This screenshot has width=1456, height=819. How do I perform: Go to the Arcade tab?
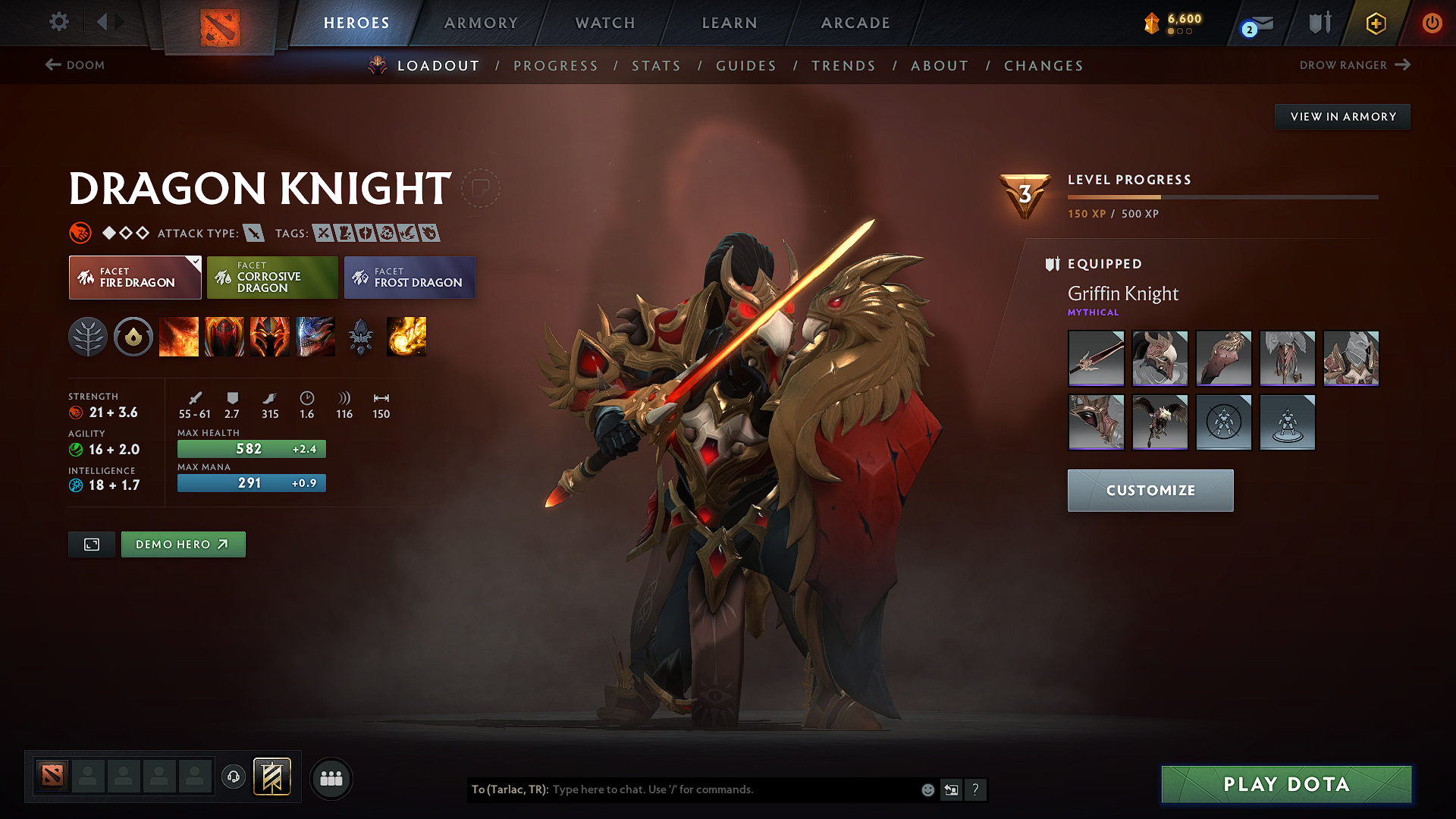tap(855, 23)
